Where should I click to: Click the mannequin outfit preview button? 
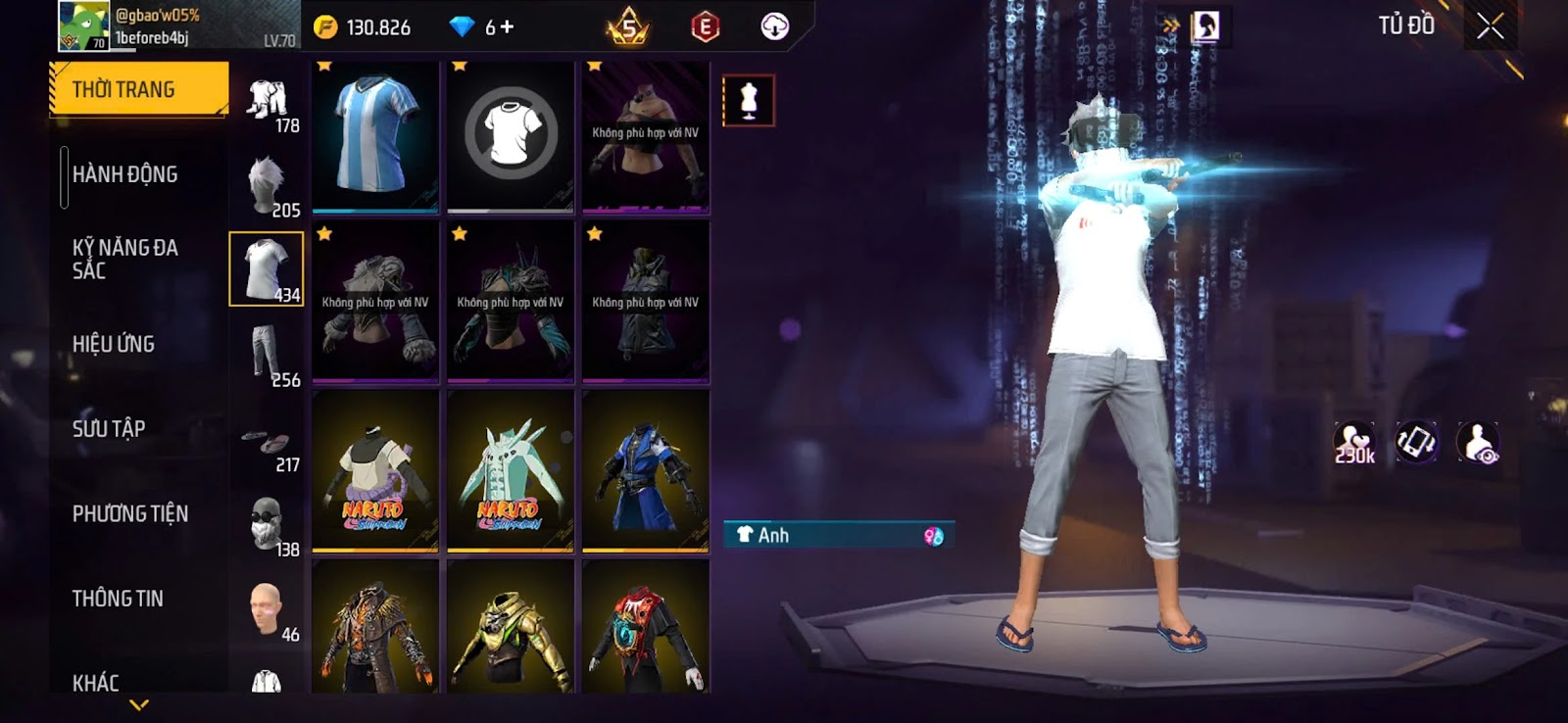tap(749, 100)
